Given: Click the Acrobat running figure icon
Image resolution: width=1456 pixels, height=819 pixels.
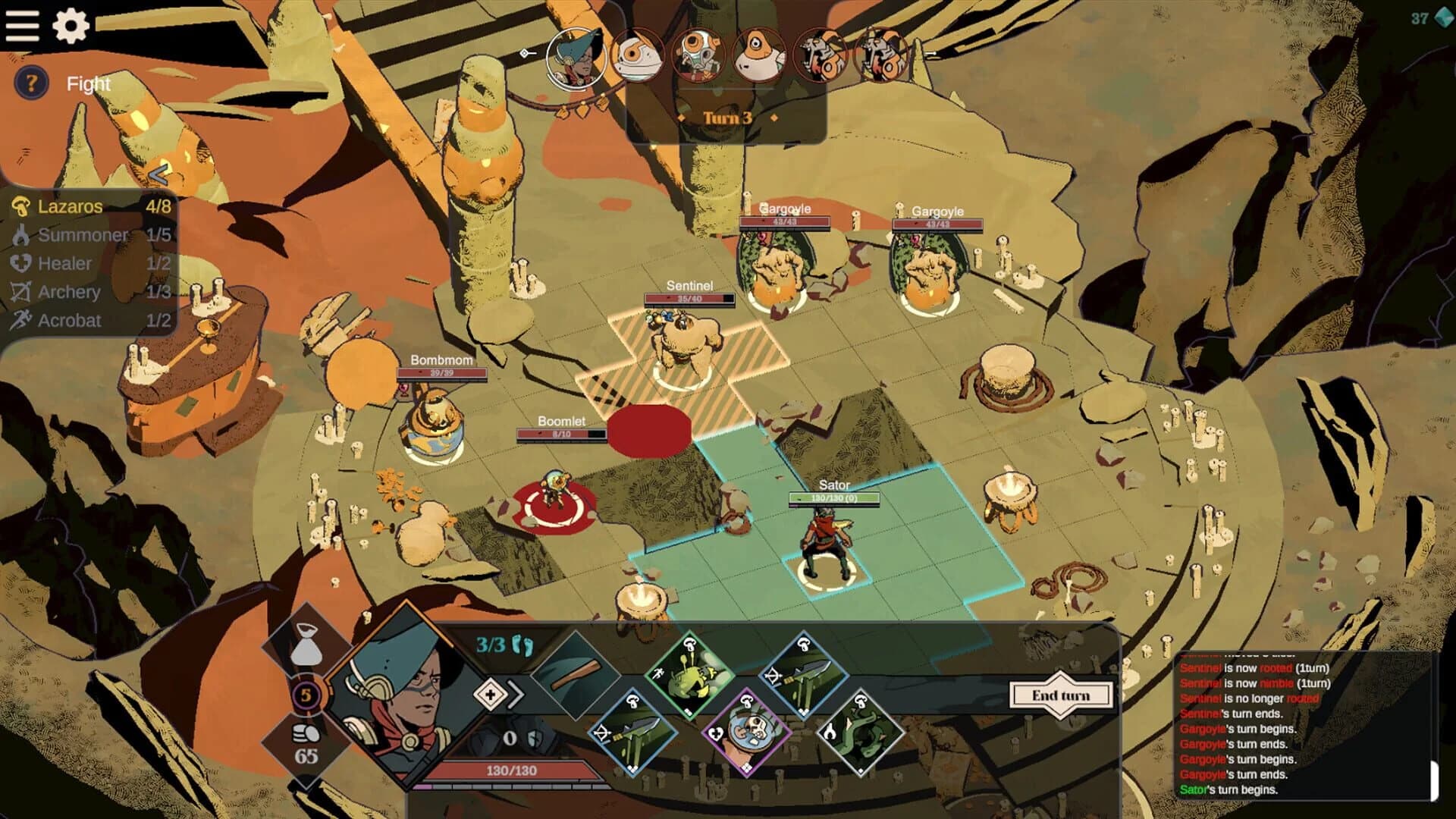Looking at the screenshot, I should point(24,321).
